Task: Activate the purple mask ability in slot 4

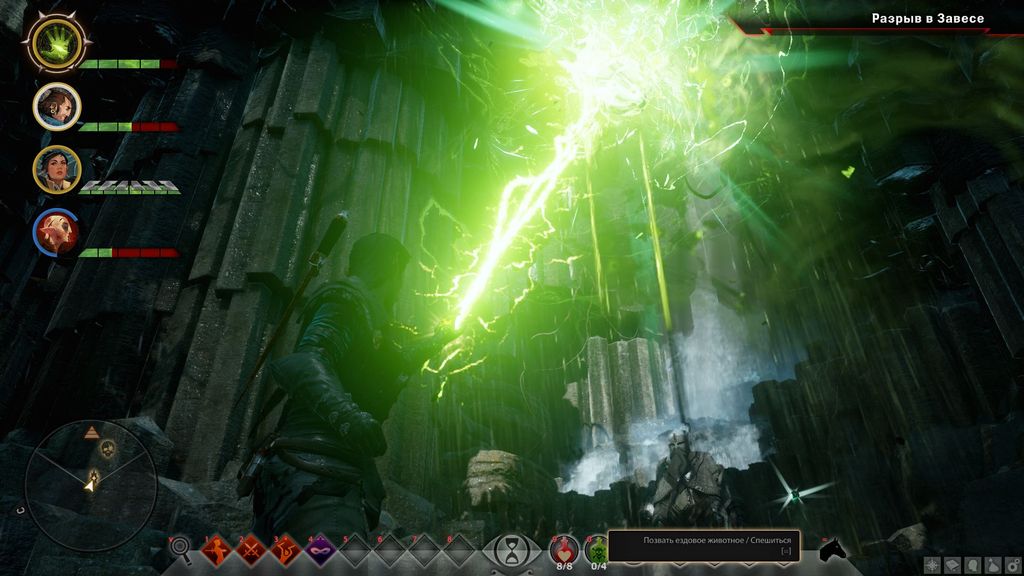Action: pos(321,549)
